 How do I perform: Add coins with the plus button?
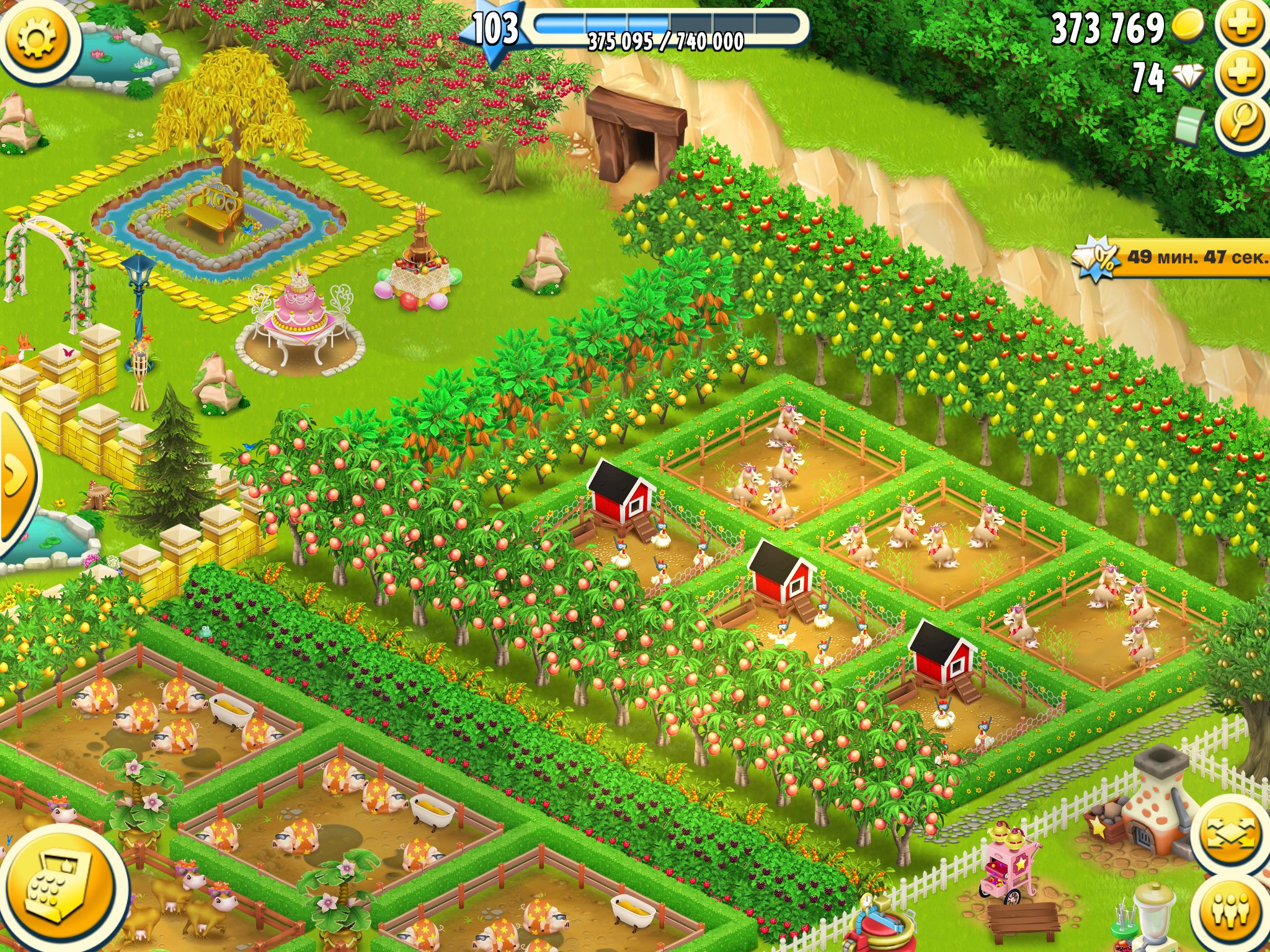click(x=1241, y=25)
